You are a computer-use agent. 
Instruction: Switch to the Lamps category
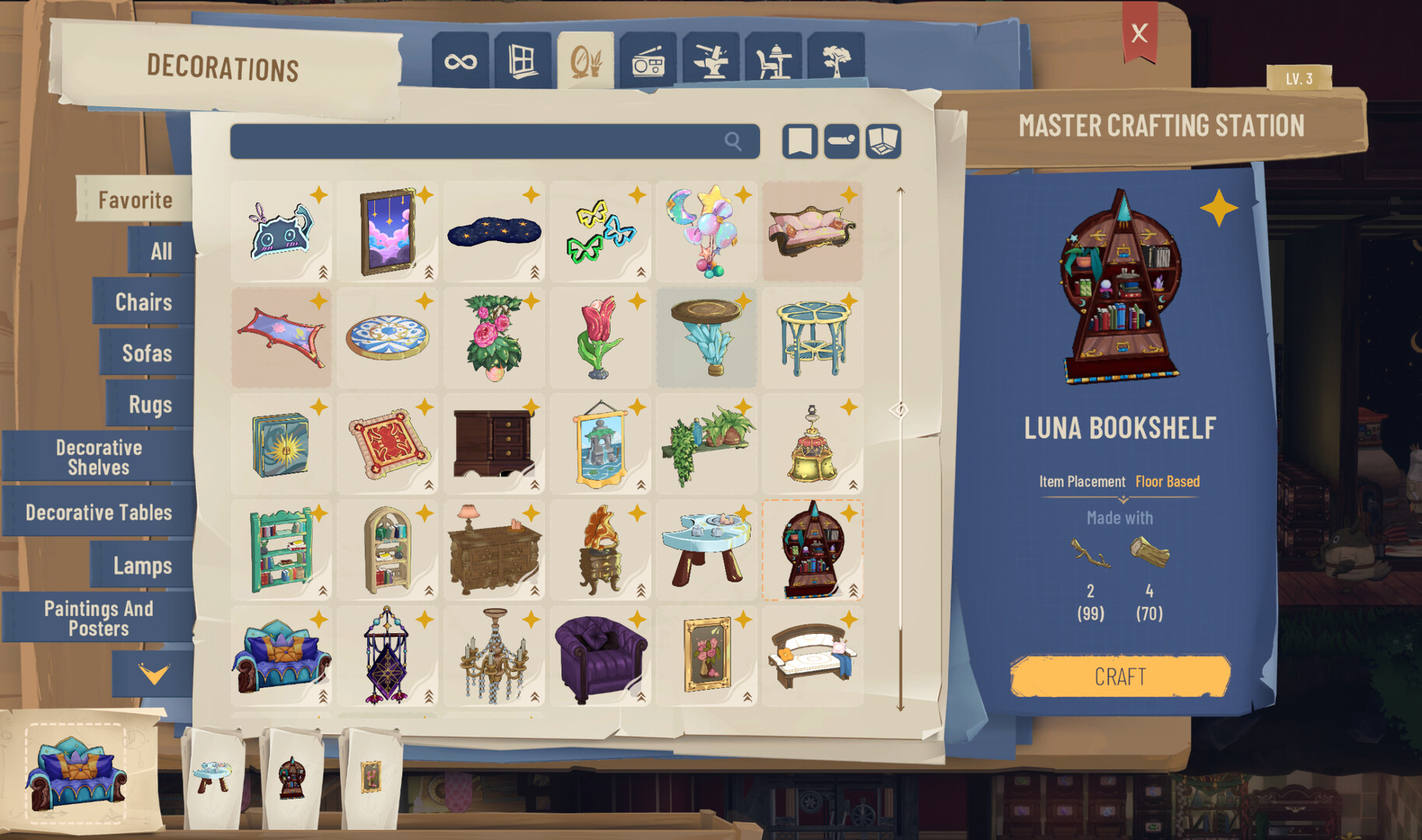pos(142,565)
